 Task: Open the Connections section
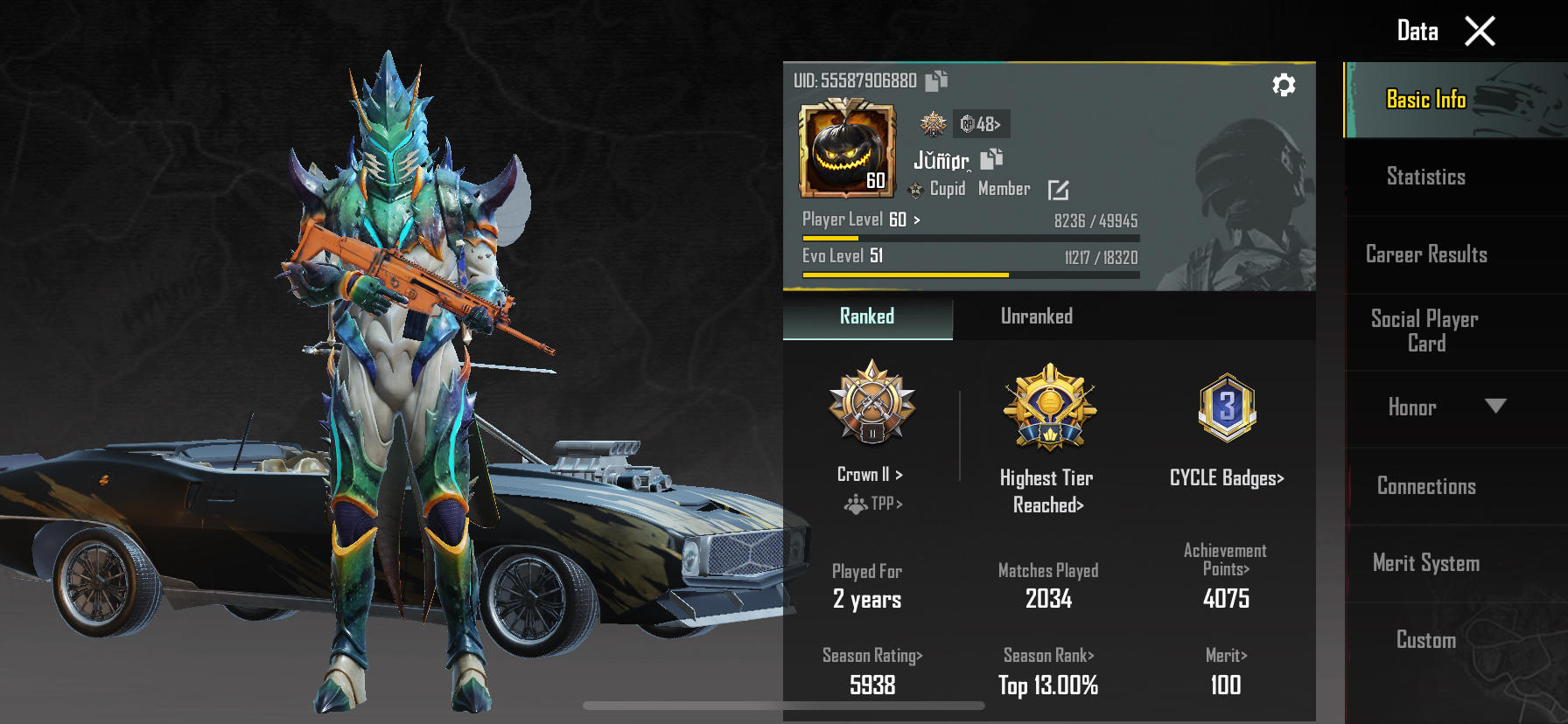coord(1426,486)
